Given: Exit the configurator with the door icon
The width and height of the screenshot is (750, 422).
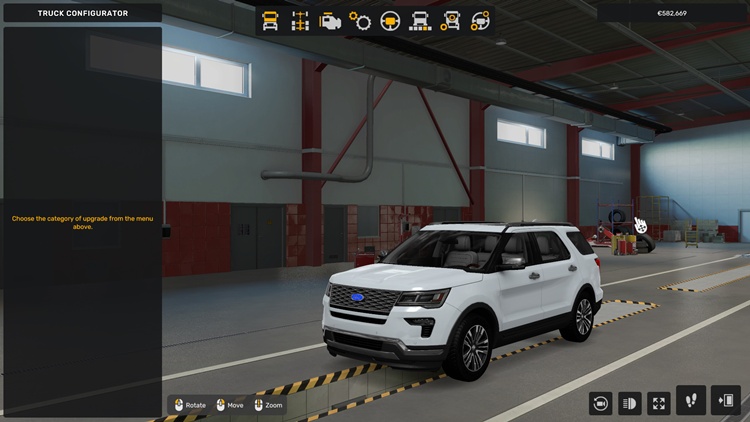Looking at the screenshot, I should click(x=726, y=401).
